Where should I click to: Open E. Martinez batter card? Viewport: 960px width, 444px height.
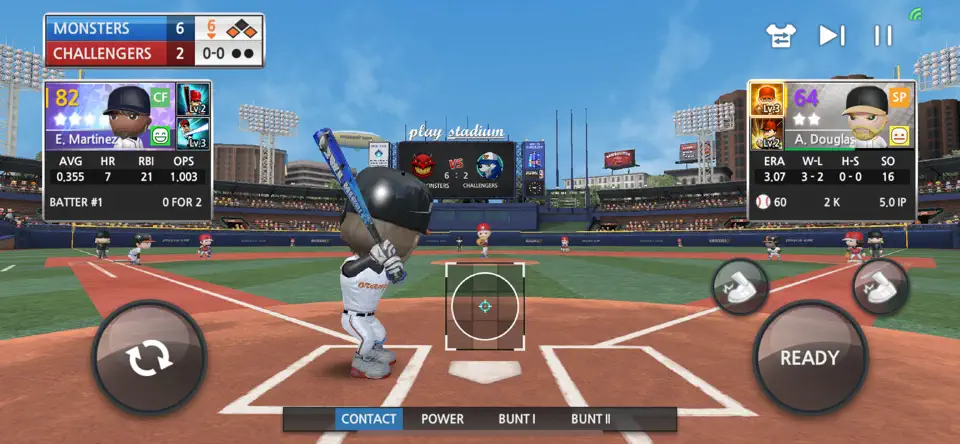pos(109,117)
